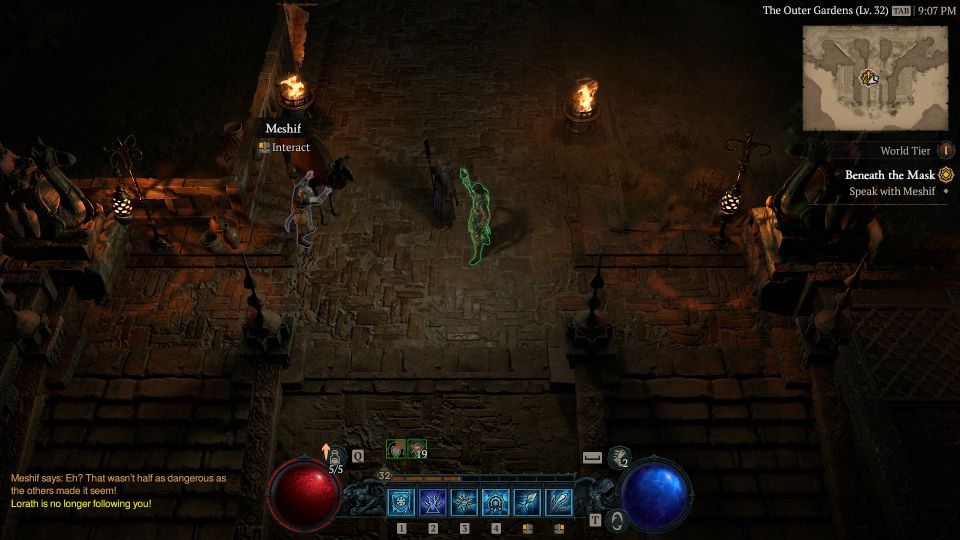Image resolution: width=960 pixels, height=540 pixels.
Task: Interact with Meshif via the Interact prompt
Action: 286,147
